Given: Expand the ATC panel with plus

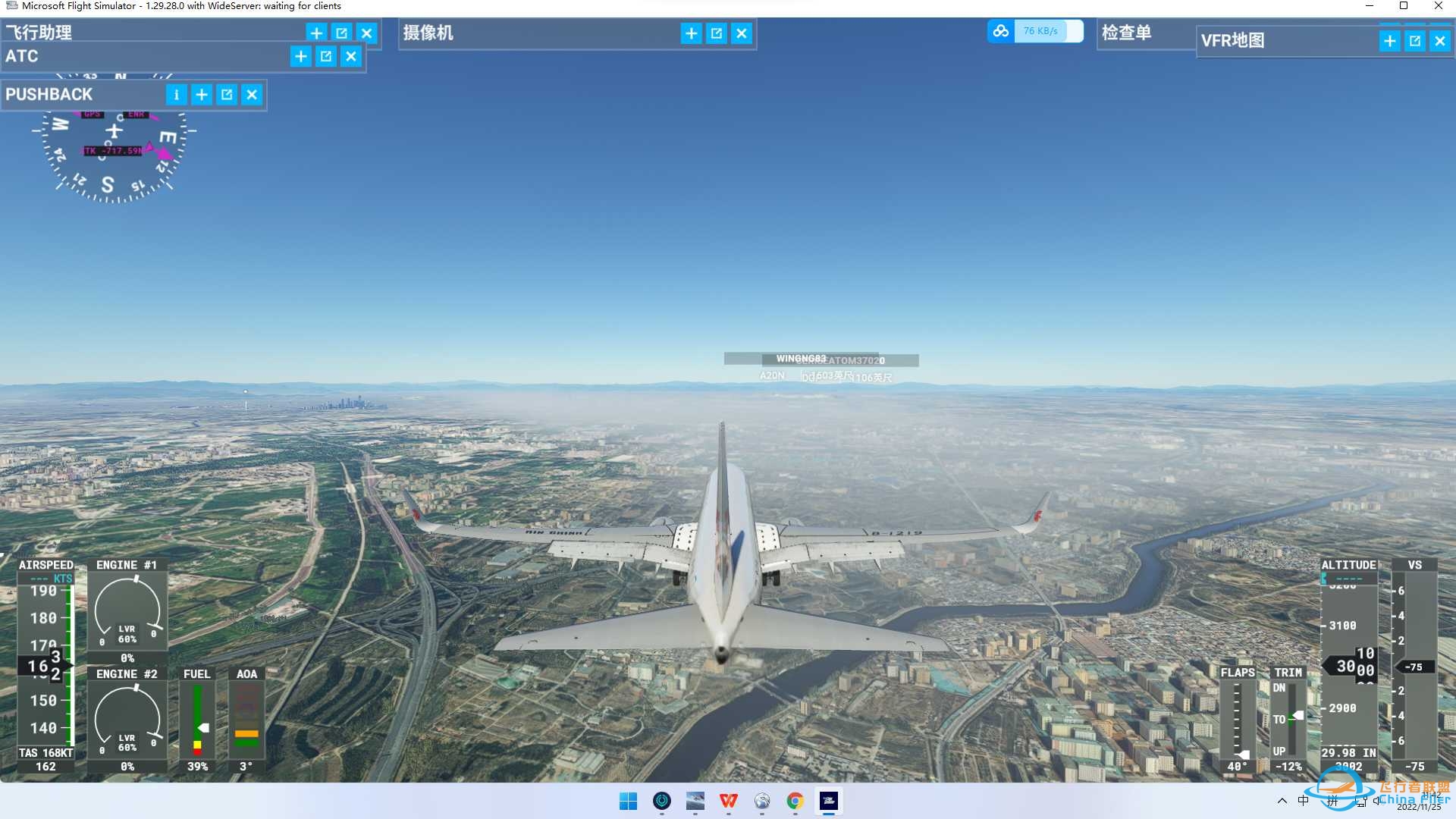Looking at the screenshot, I should pos(301,56).
